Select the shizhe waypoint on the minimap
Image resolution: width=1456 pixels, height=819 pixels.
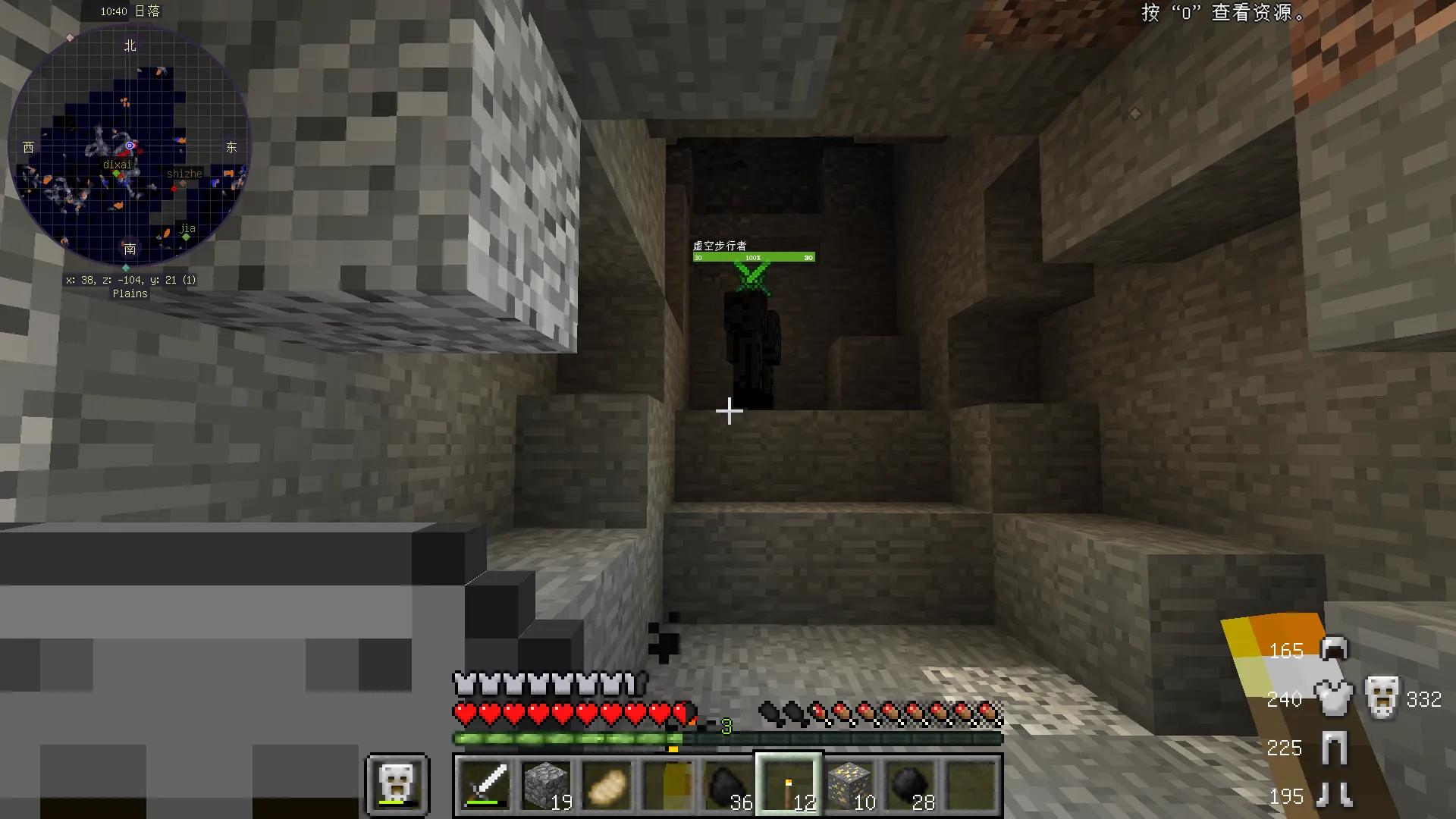[182, 183]
